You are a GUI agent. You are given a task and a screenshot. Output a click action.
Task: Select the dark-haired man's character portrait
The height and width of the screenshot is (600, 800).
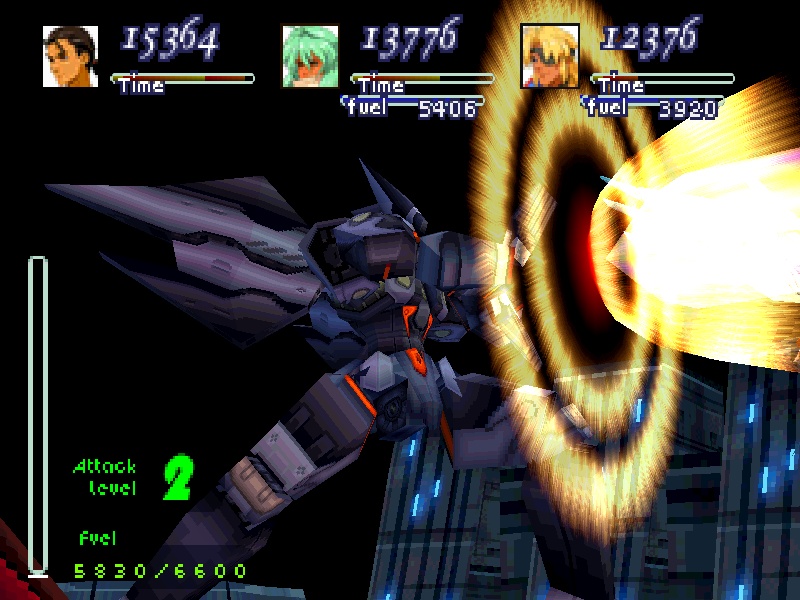70,56
